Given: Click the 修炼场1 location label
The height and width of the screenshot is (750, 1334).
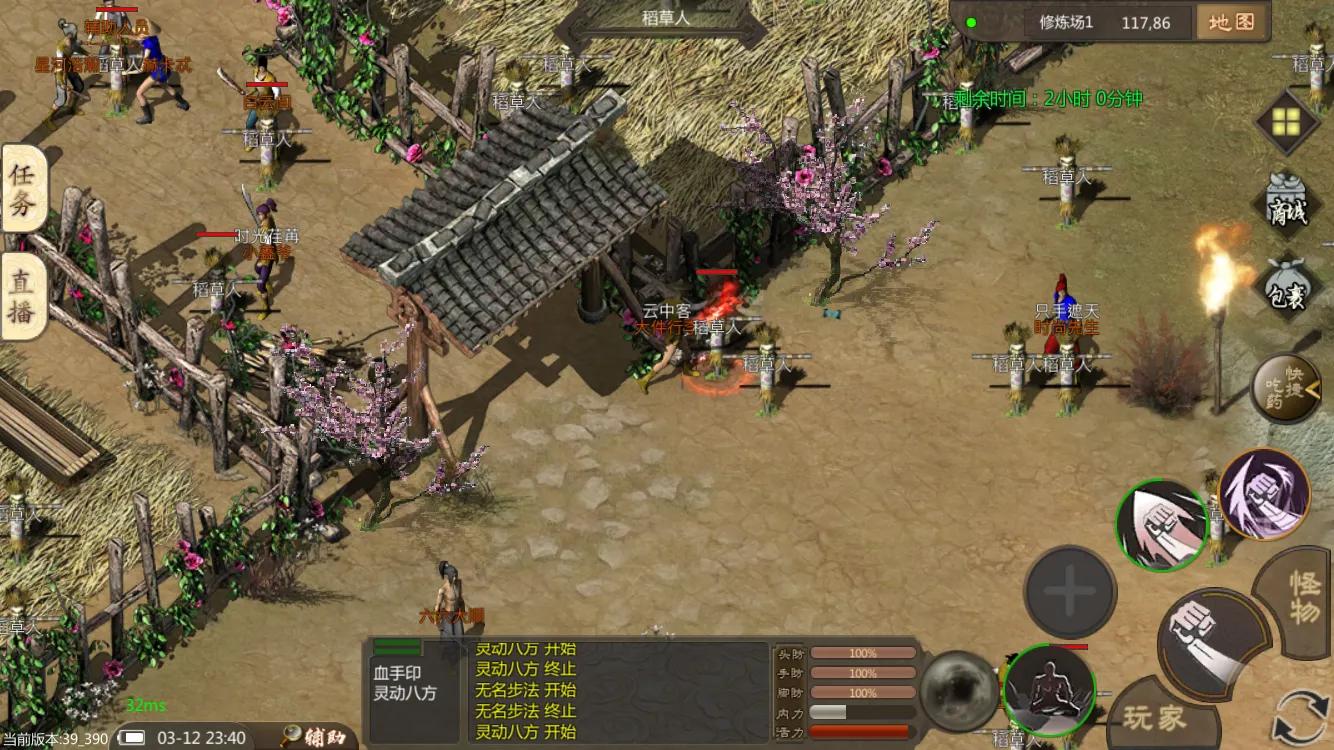Looking at the screenshot, I should tap(1066, 22).
